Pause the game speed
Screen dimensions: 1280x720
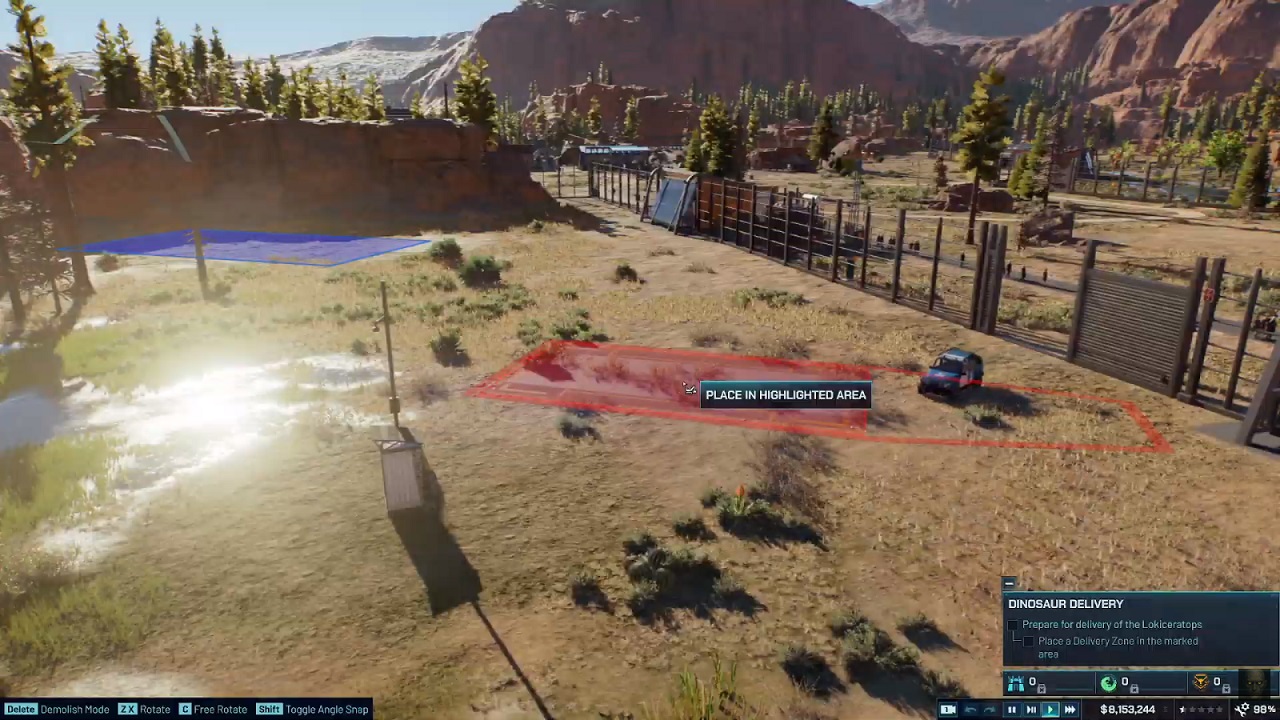tap(1011, 710)
